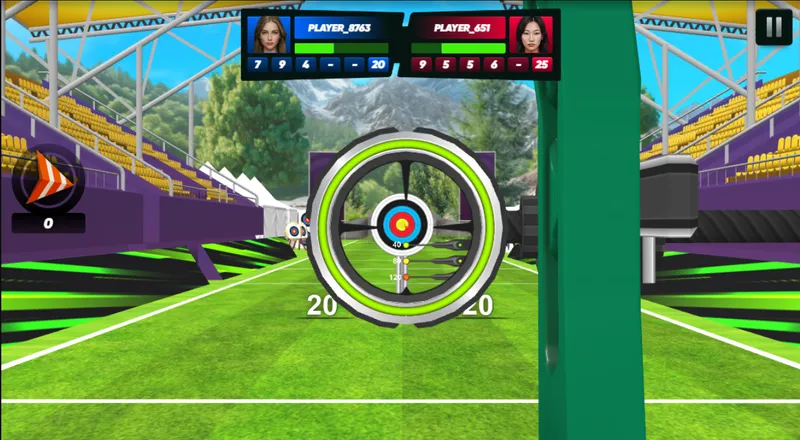Viewport: 800px width, 440px height.
Task: Click PLAYER_8763's portrait avatar
Action: tap(268, 34)
